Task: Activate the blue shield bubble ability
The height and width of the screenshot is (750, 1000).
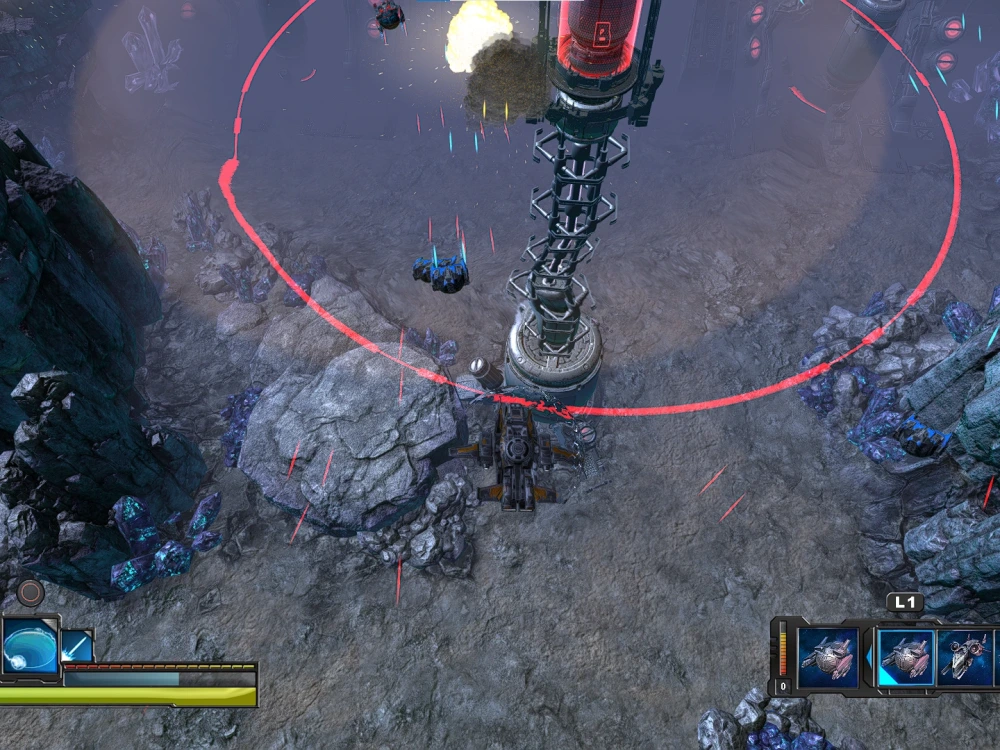Action: click(x=29, y=646)
